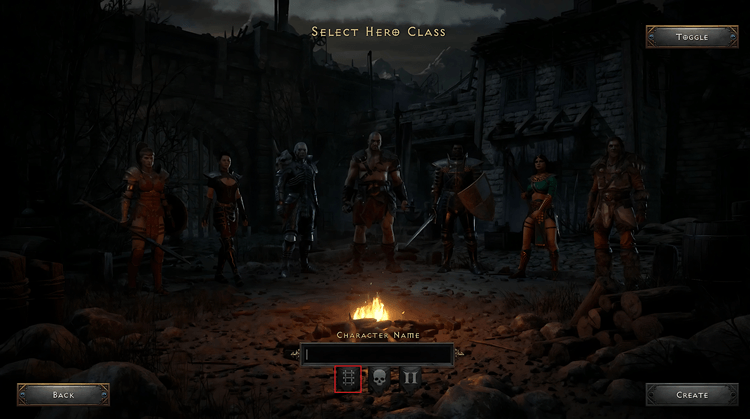Go back with the Back button

(x=63, y=395)
